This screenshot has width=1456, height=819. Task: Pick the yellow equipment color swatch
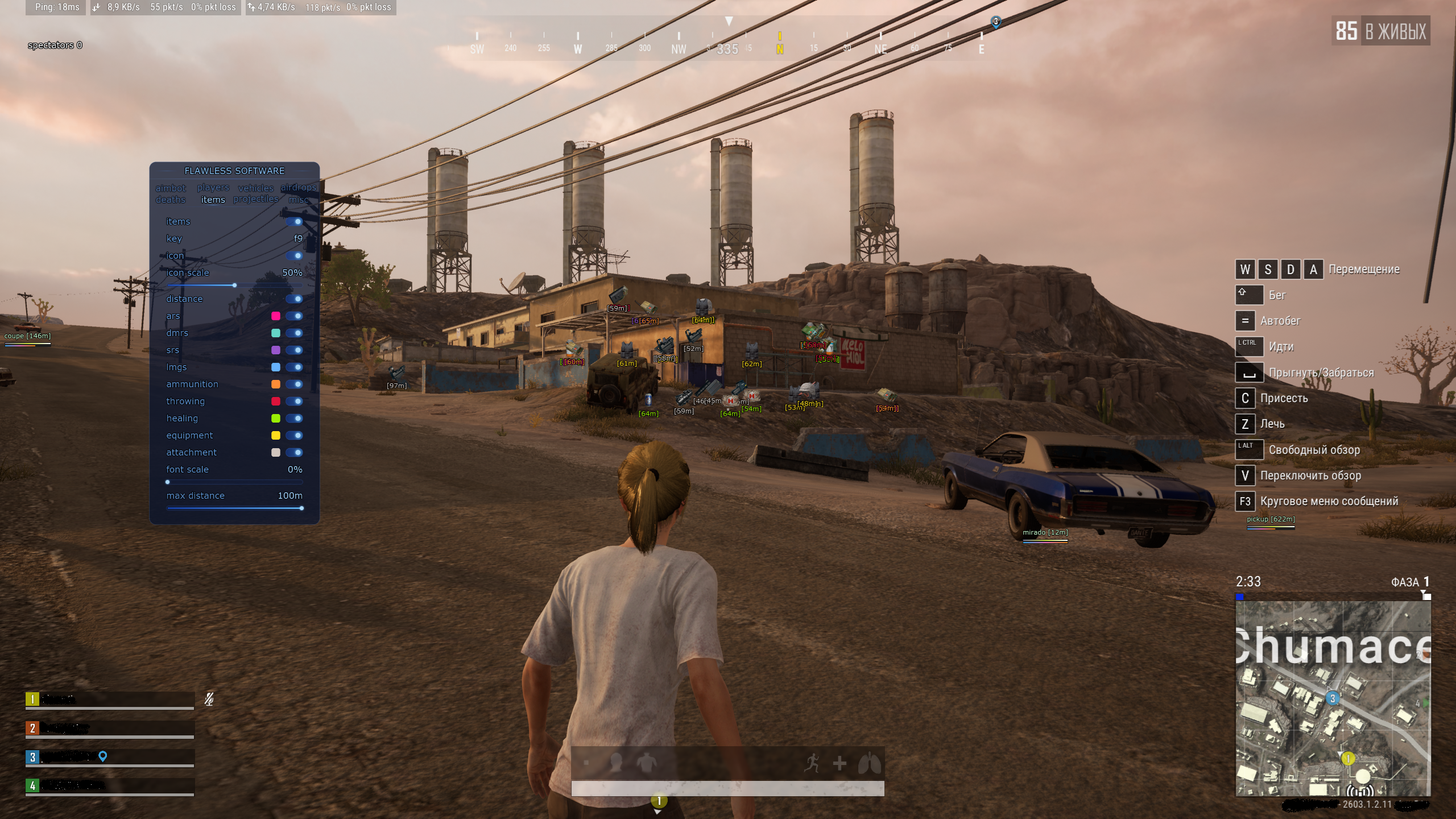(x=276, y=436)
